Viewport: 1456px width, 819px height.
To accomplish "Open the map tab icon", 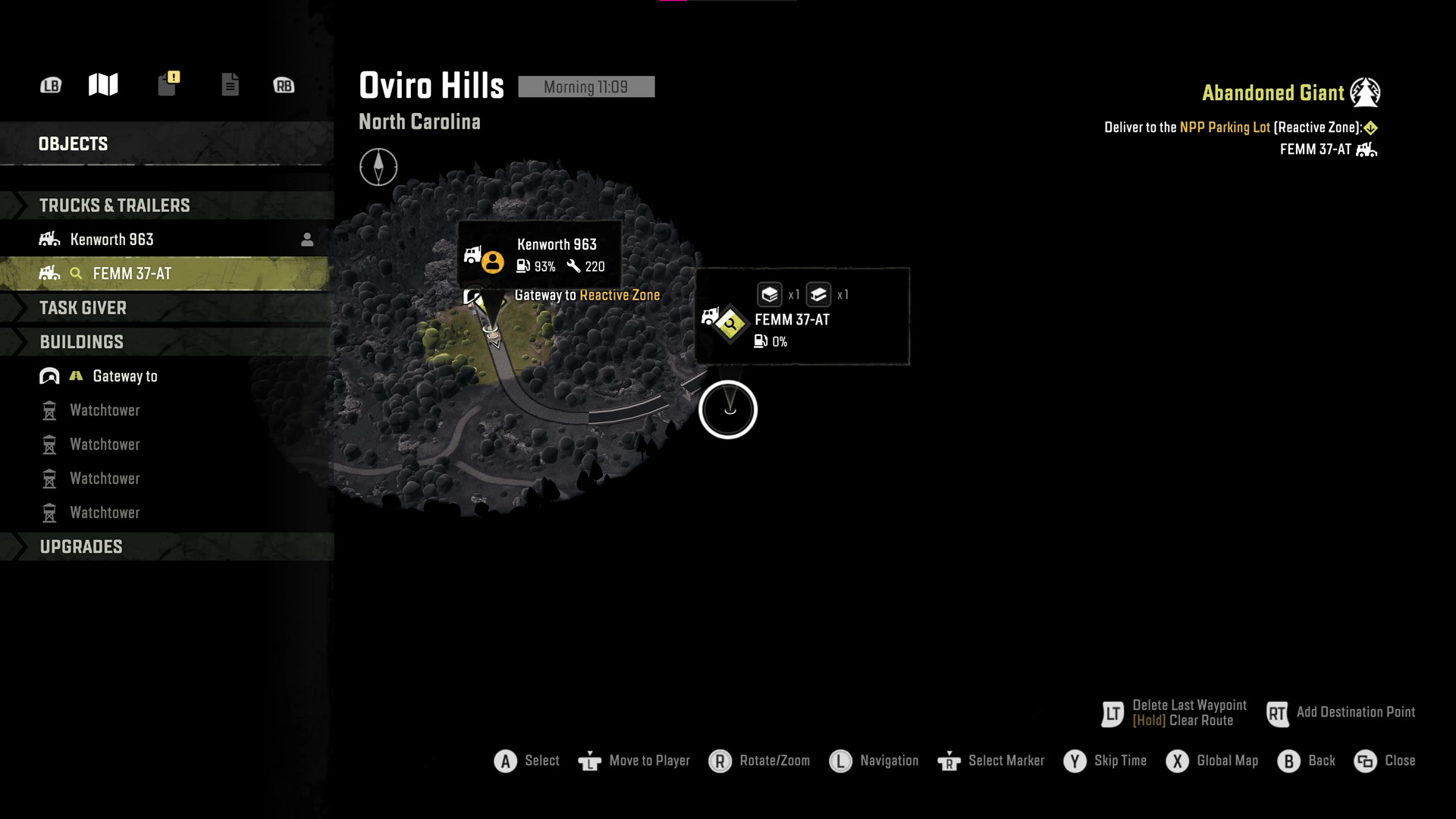I will point(103,84).
